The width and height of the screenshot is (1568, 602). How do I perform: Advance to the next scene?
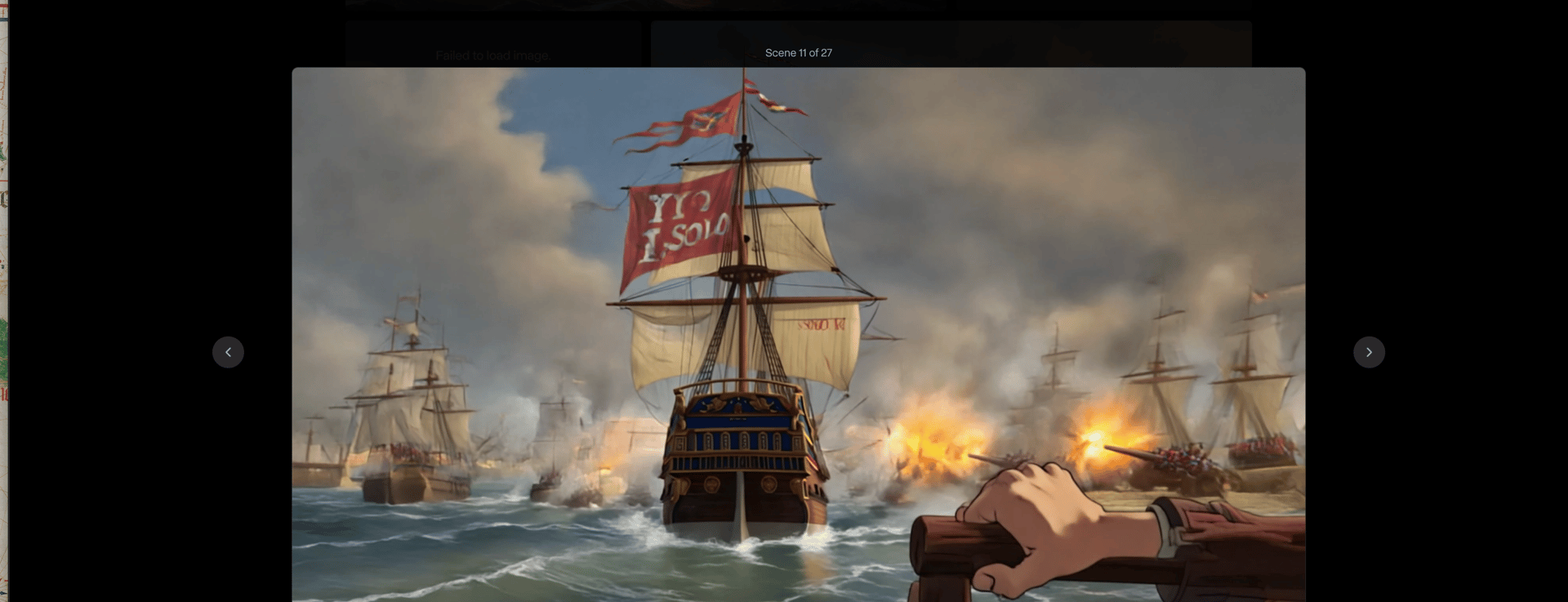point(1369,352)
